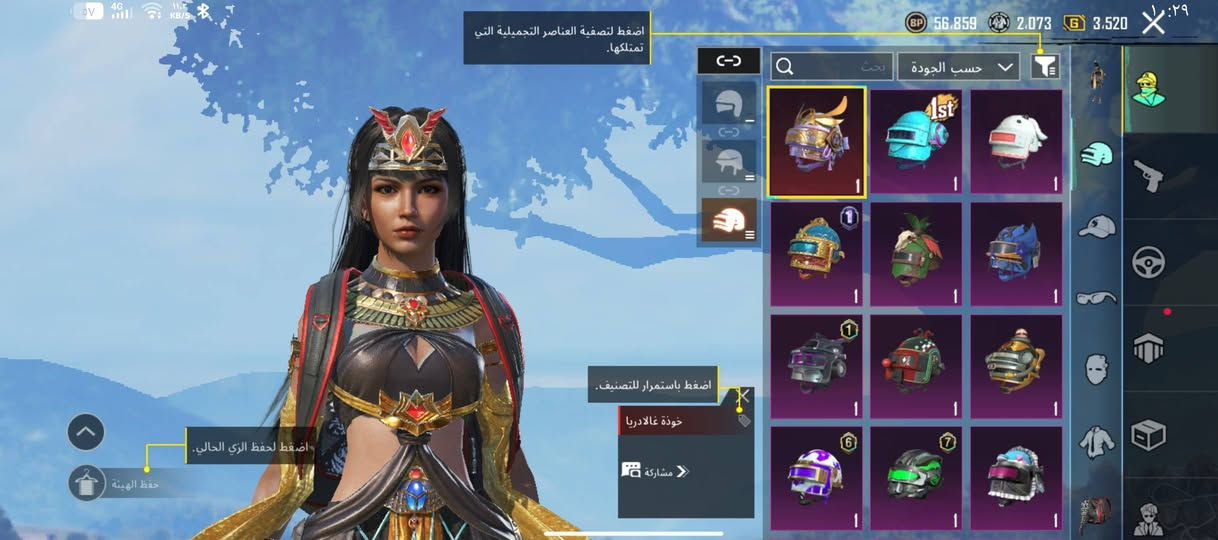Open the sort-by-quality dropdown
Image resolution: width=1218 pixels, height=540 pixels.
point(958,66)
